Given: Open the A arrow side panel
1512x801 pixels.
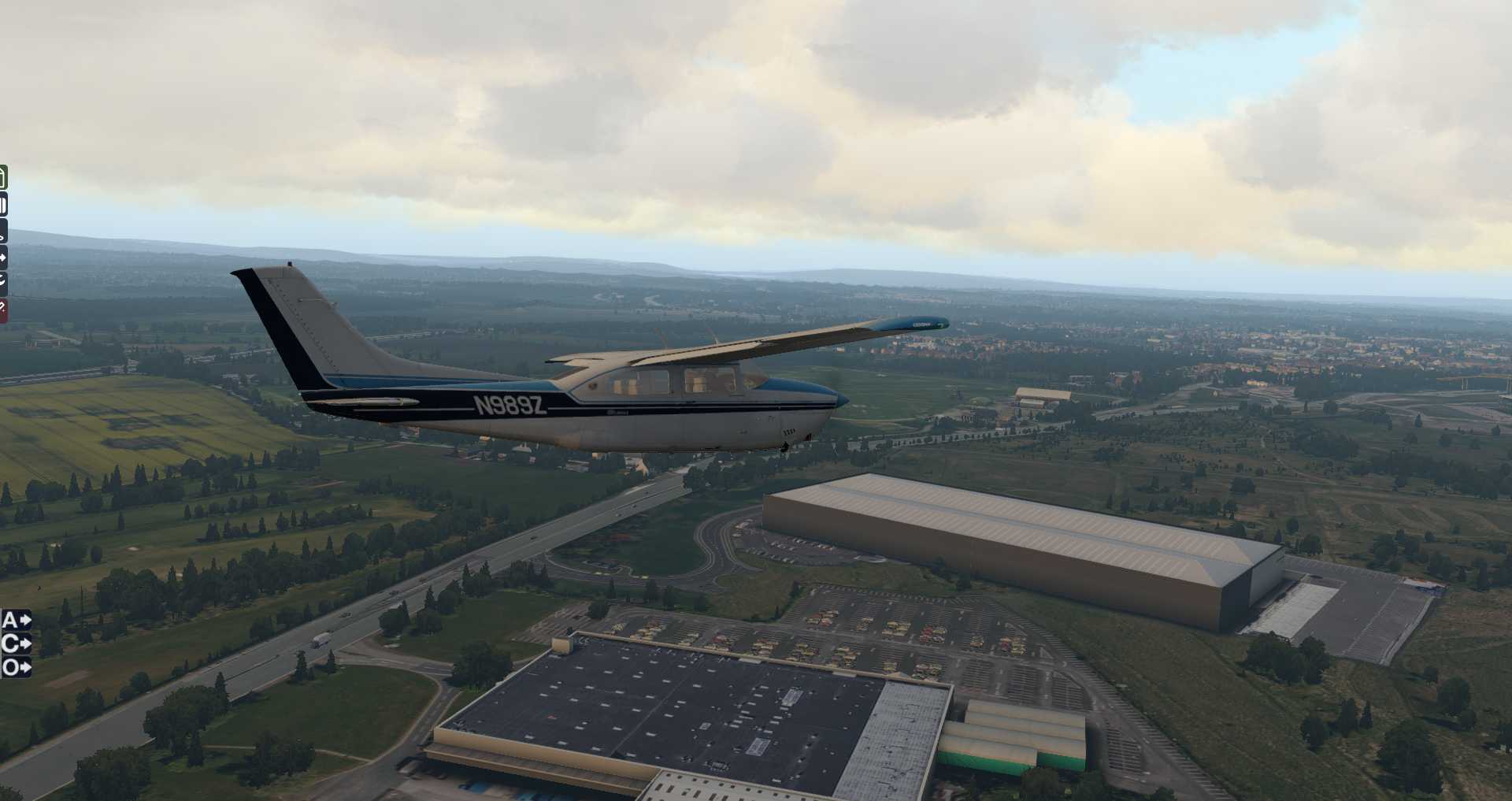Looking at the screenshot, I should point(16,620).
